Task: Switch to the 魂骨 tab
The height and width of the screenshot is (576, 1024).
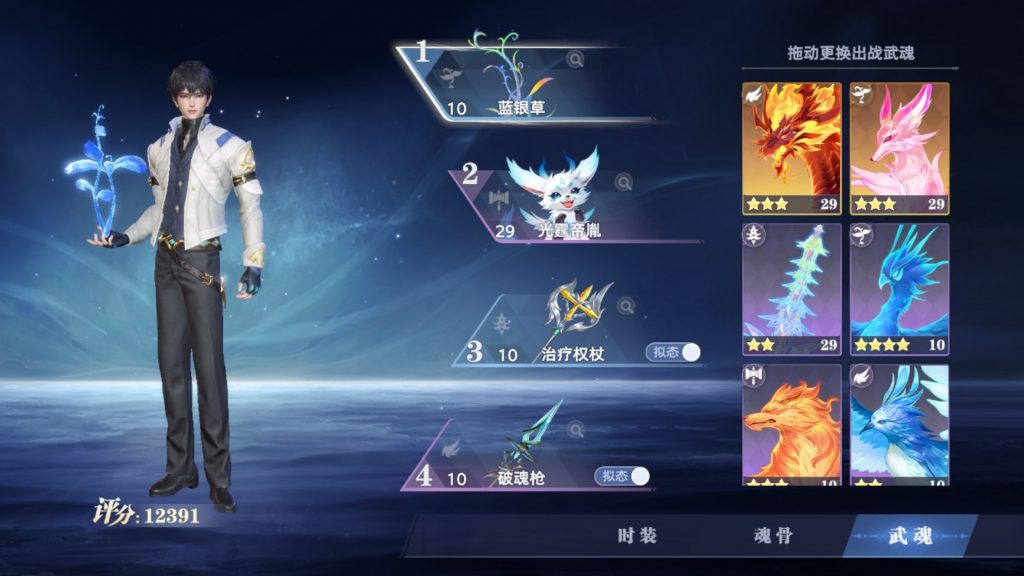Action: point(772,536)
